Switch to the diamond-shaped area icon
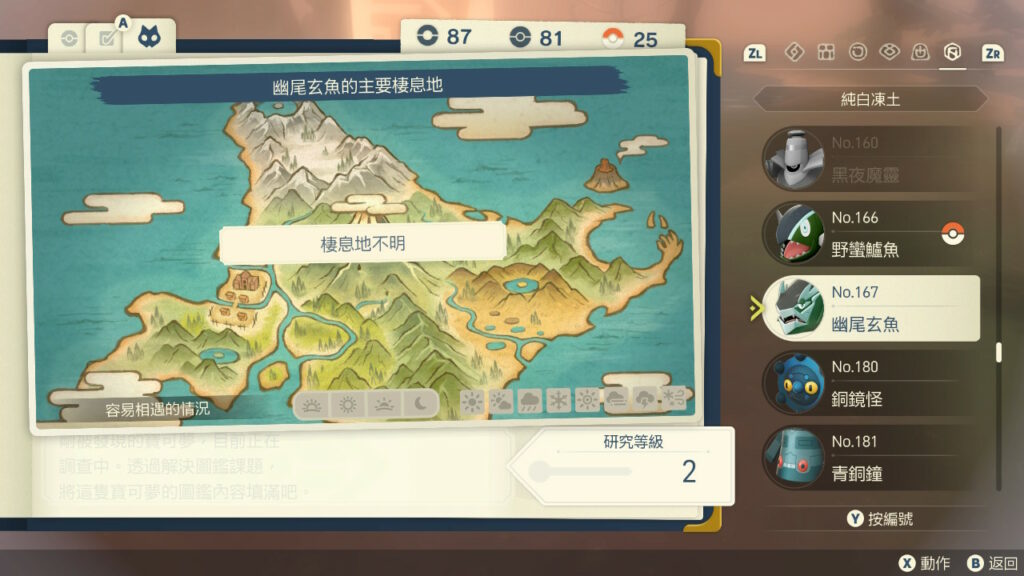The height and width of the screenshot is (576, 1024). (794, 52)
